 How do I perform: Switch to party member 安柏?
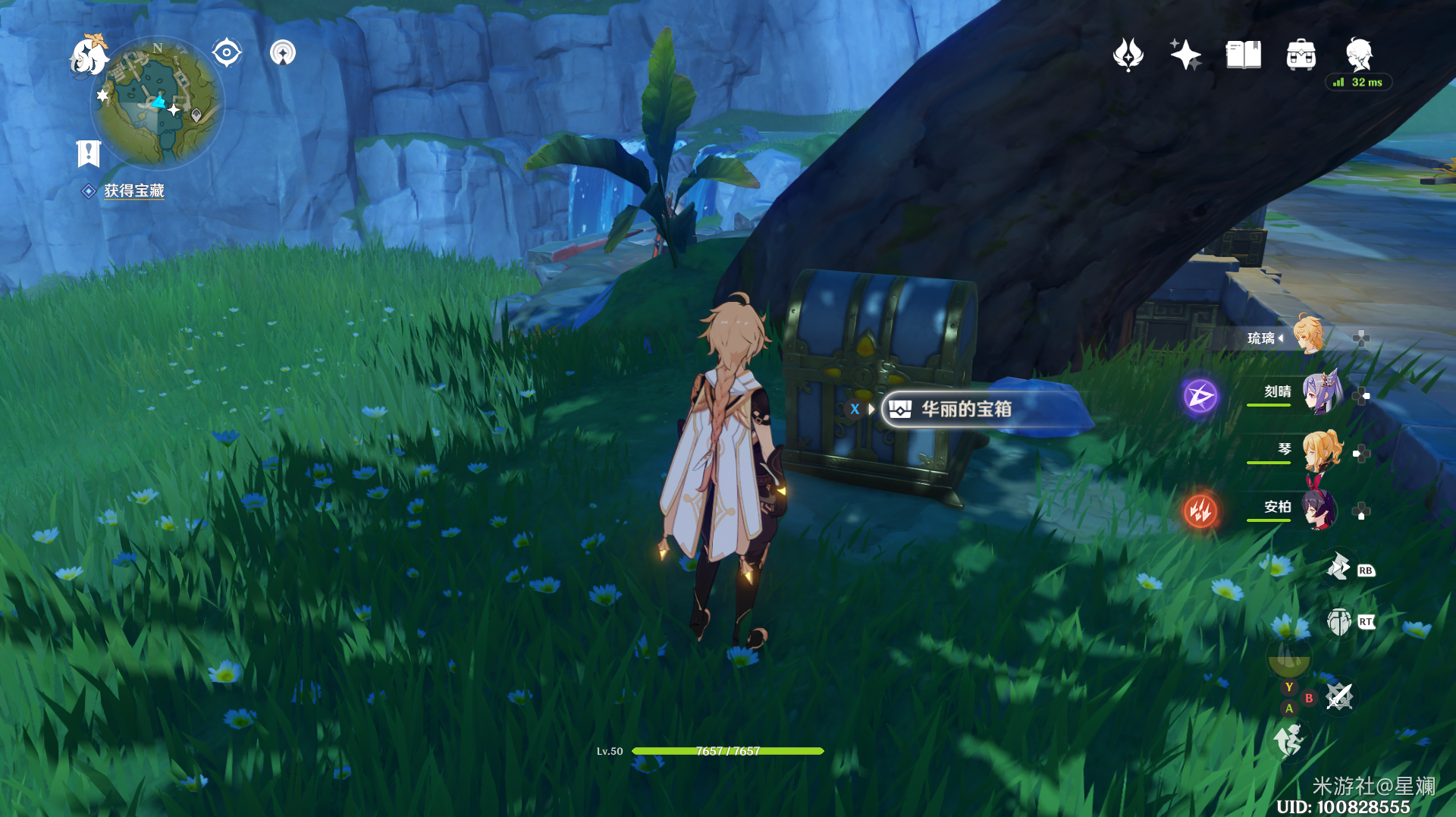coord(1319,508)
